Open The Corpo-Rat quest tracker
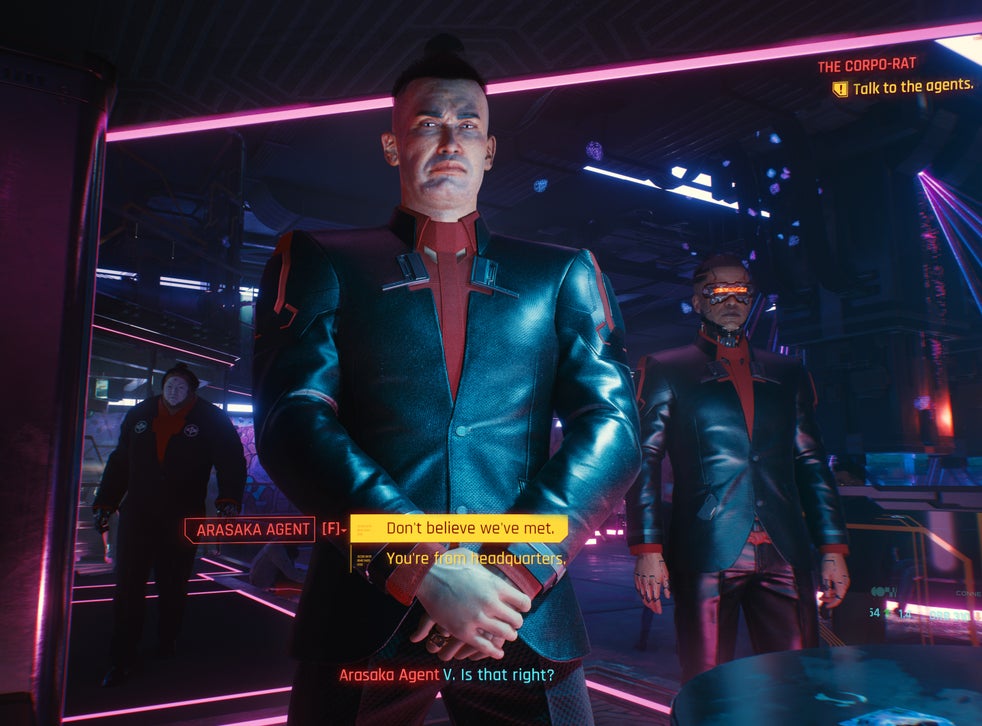 tap(866, 66)
